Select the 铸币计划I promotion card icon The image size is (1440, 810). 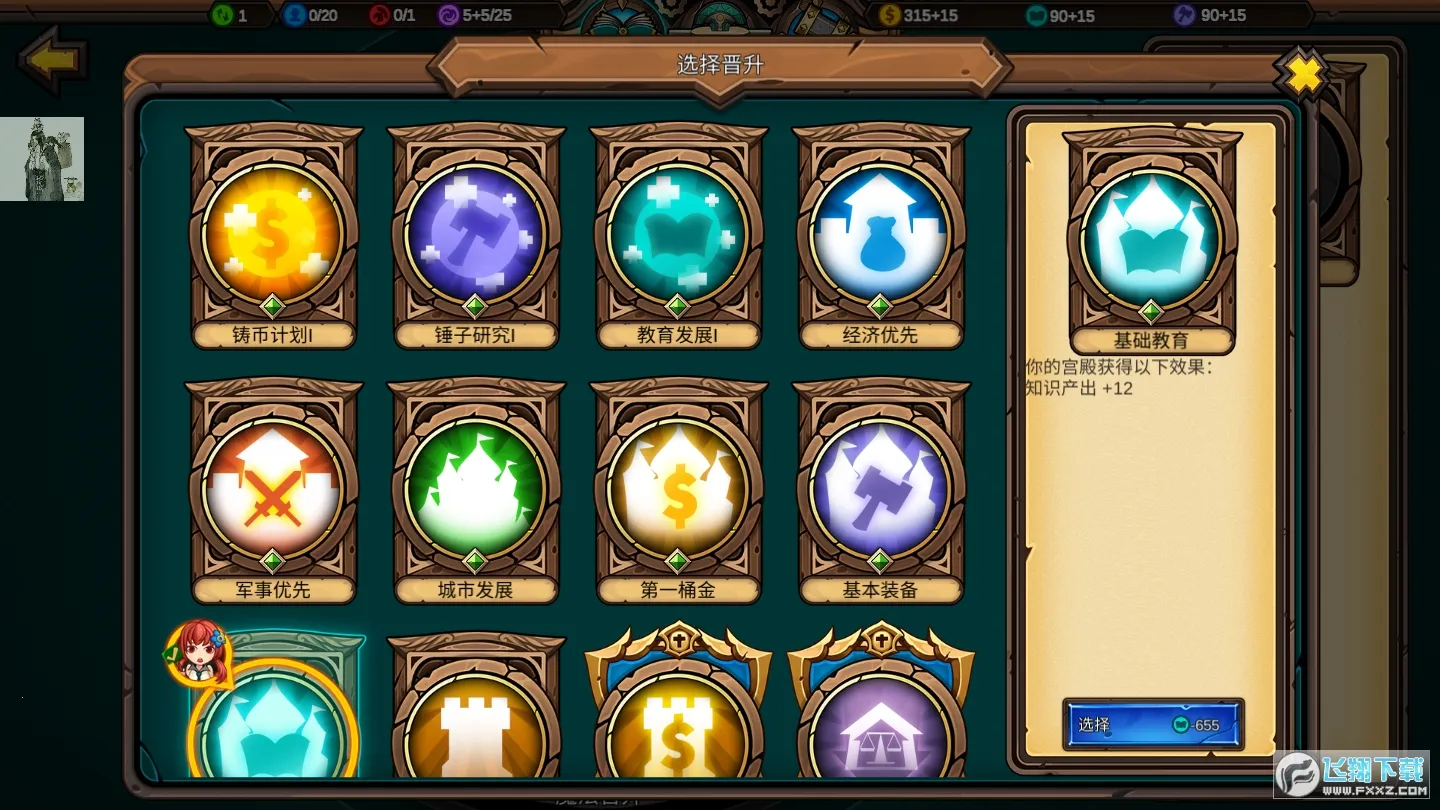(275, 235)
